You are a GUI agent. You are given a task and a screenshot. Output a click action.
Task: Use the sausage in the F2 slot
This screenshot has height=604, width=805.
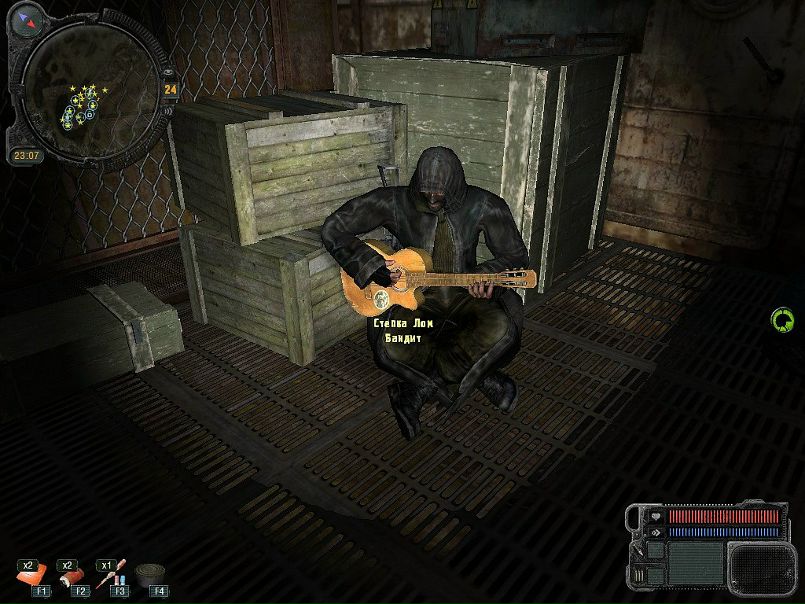pos(71,575)
